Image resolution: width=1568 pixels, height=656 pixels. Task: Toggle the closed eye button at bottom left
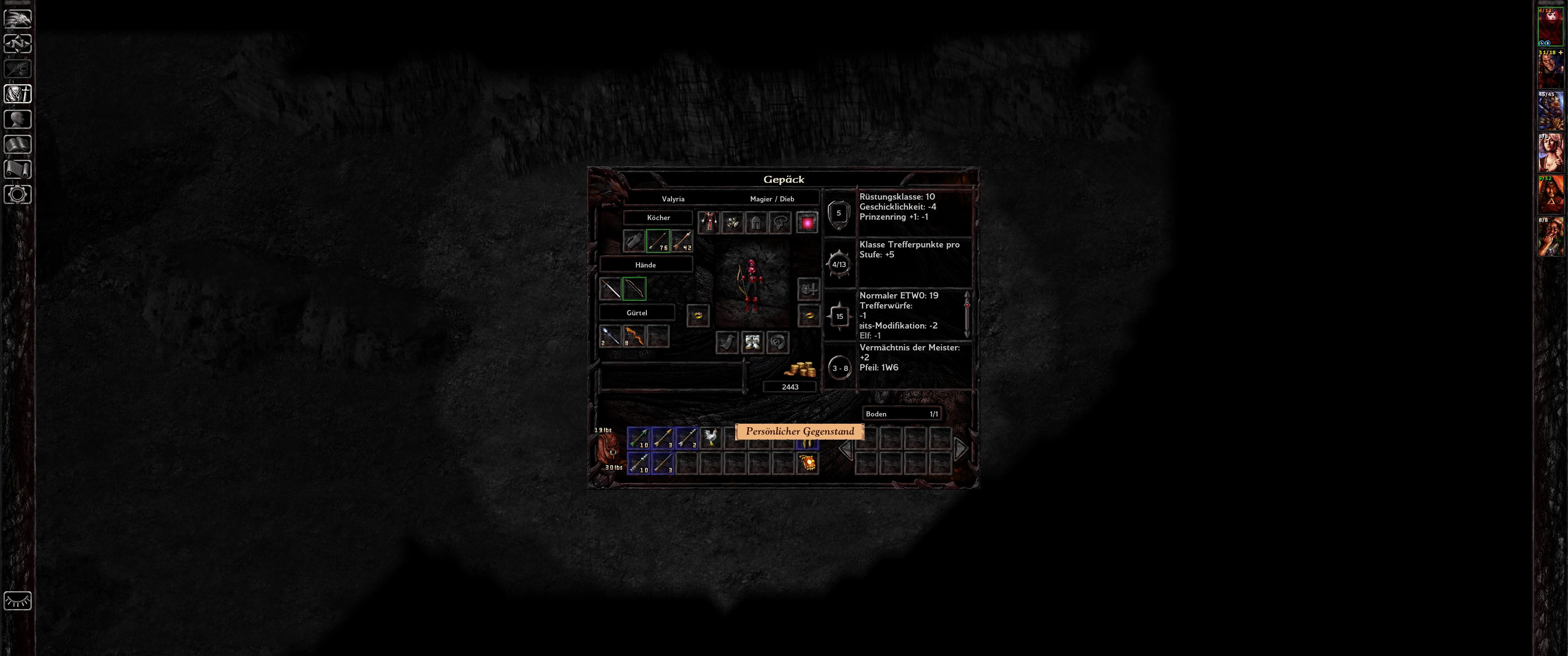coord(18,600)
